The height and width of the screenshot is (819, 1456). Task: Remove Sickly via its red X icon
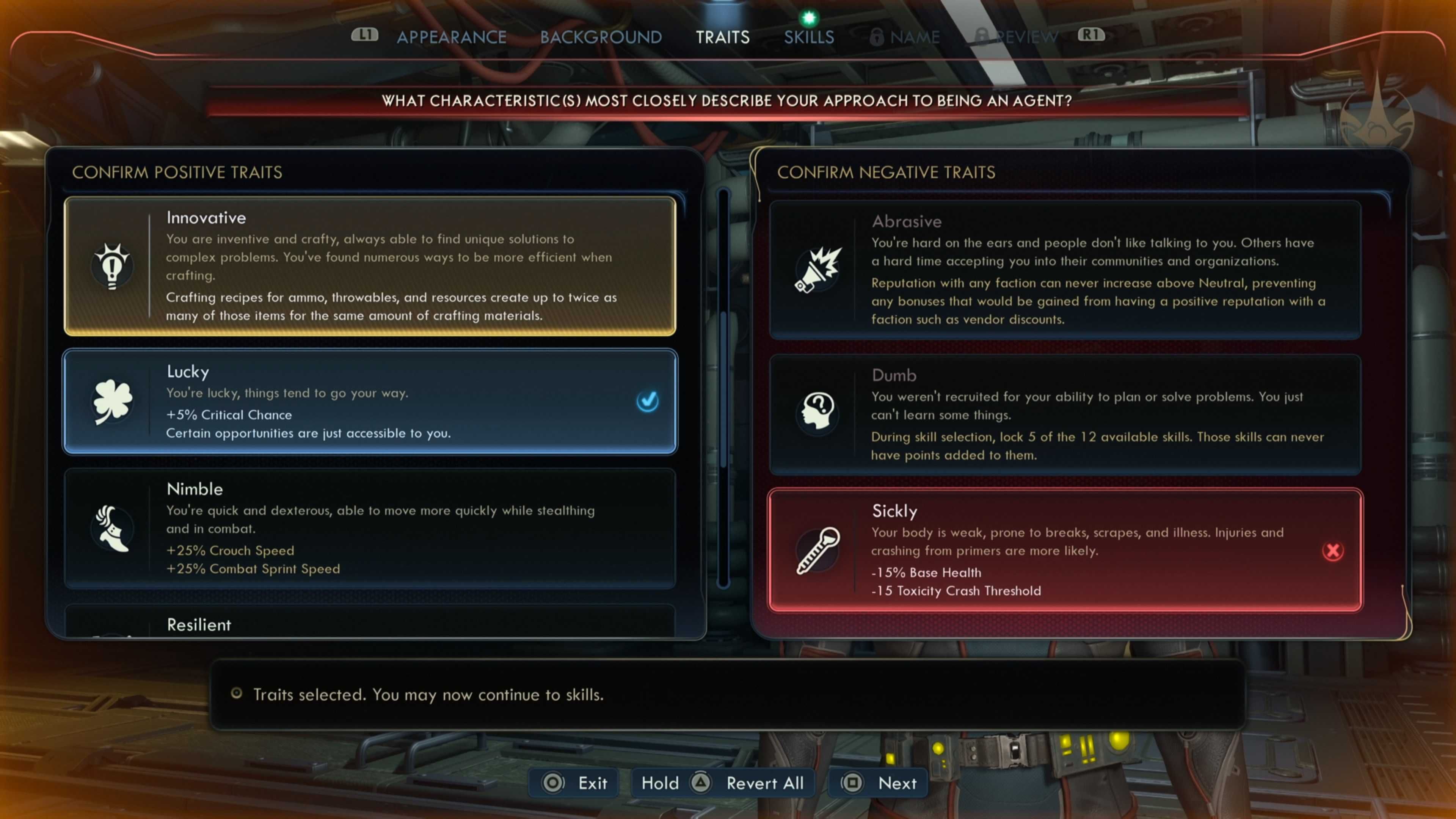1332,551
